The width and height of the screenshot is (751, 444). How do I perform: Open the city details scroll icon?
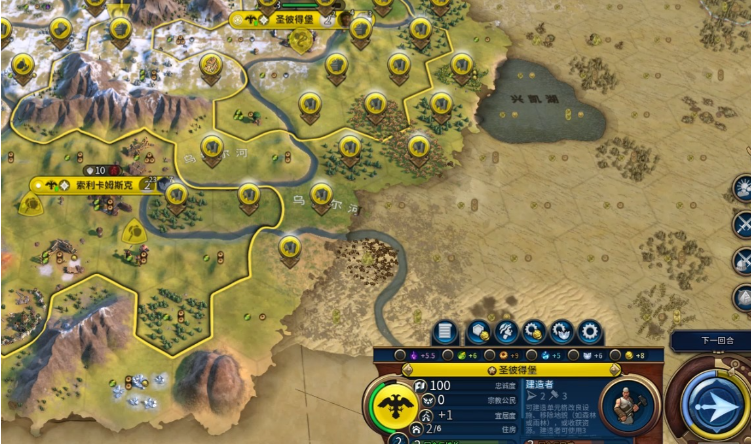(x=447, y=332)
